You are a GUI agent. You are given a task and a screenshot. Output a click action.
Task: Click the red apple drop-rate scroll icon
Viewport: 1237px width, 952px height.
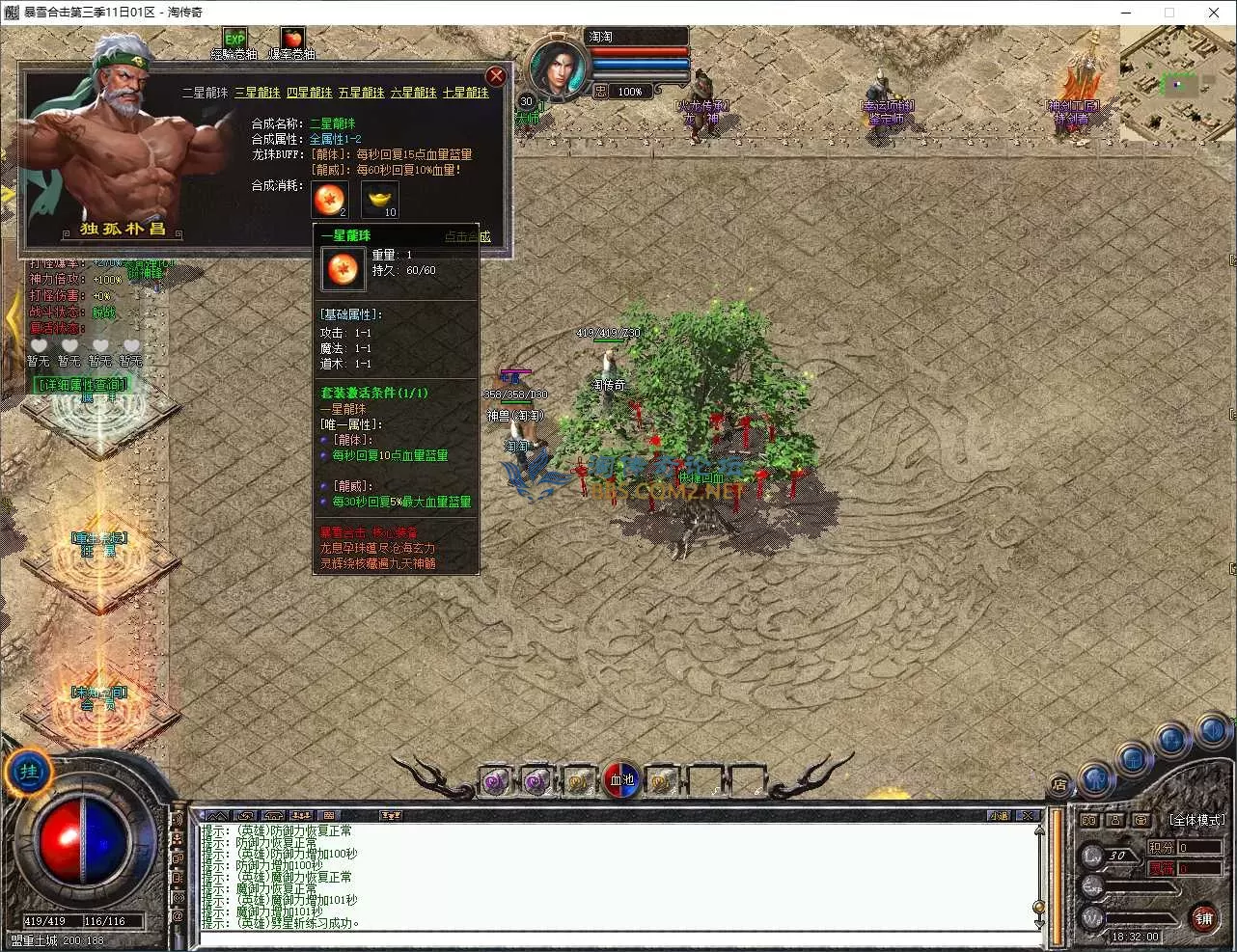[x=291, y=39]
